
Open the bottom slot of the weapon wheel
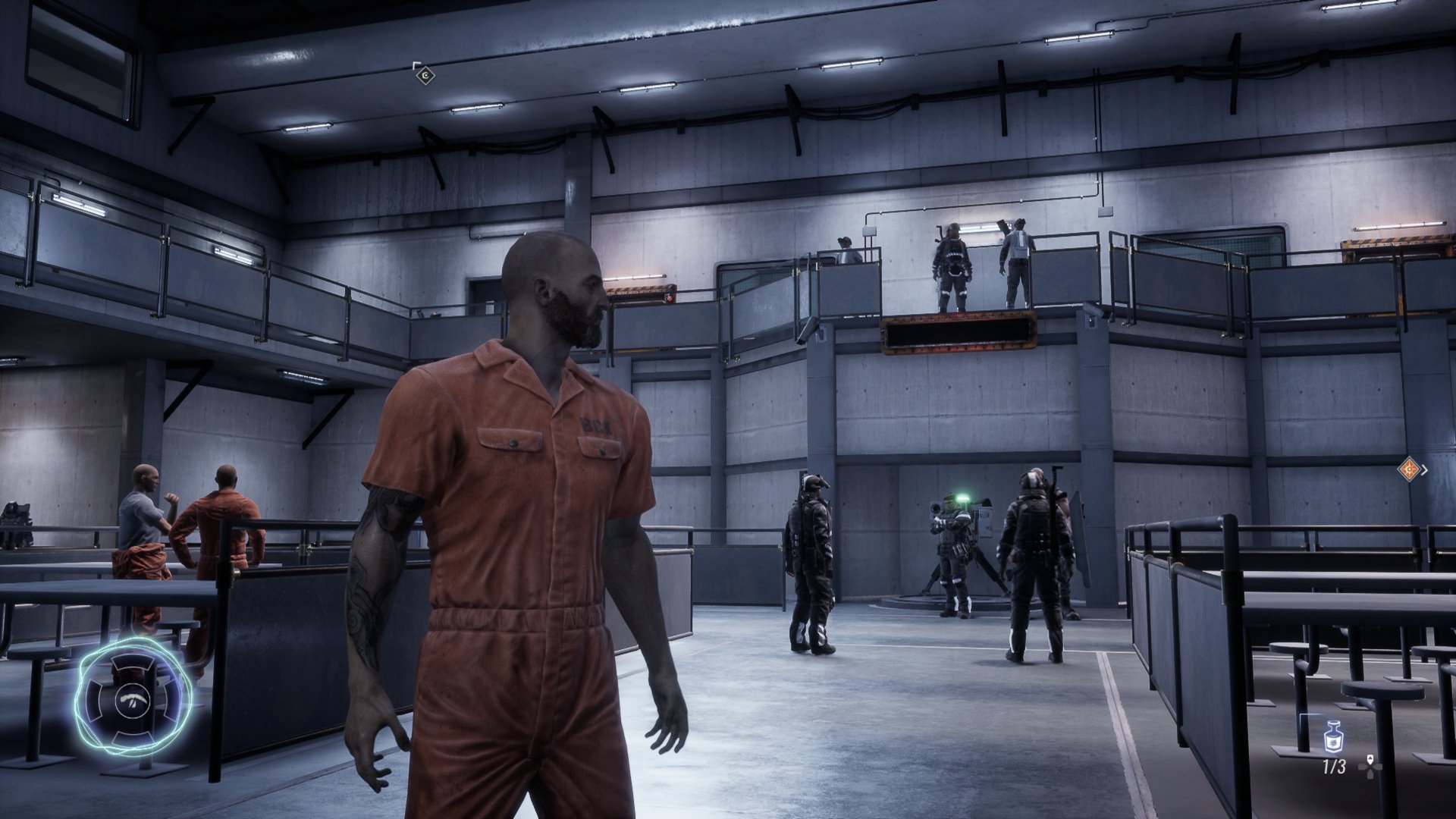click(132, 738)
